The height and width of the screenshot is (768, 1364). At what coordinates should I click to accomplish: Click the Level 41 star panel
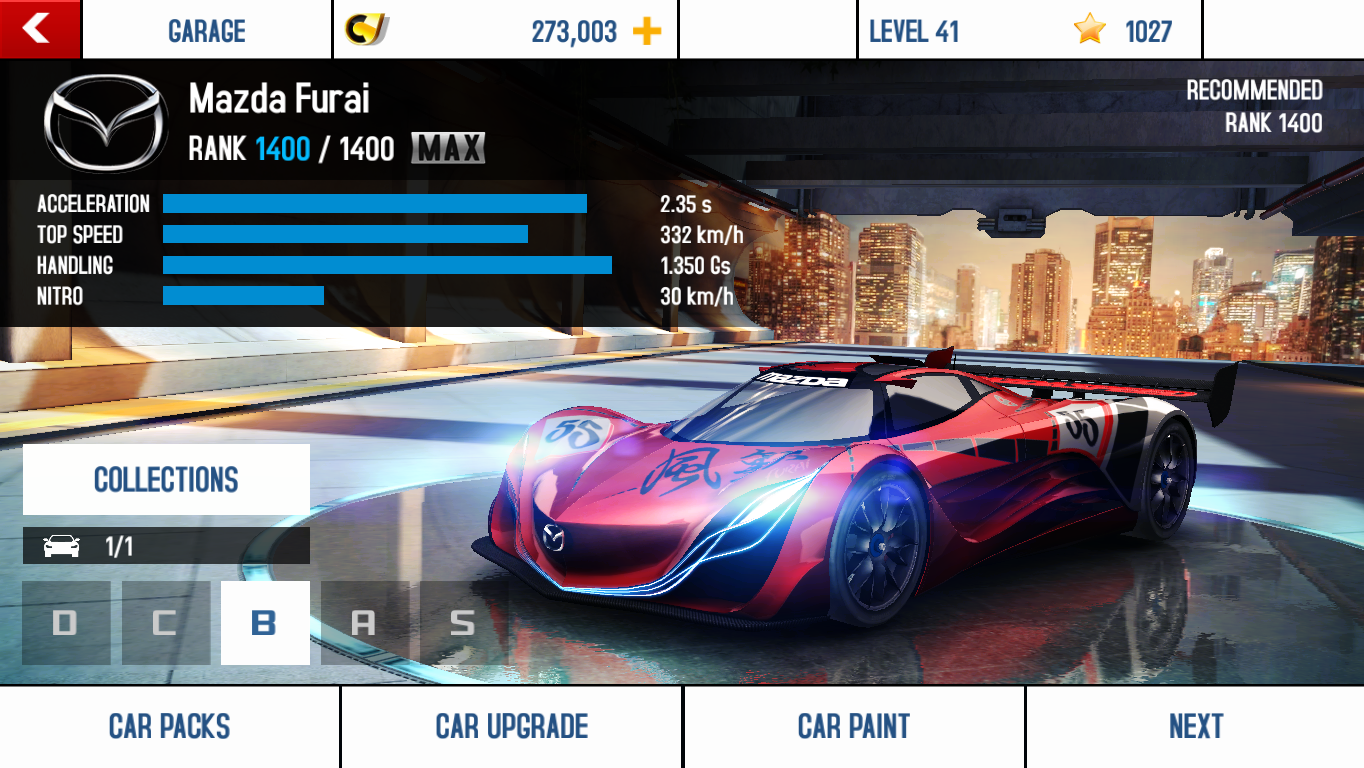click(1029, 31)
